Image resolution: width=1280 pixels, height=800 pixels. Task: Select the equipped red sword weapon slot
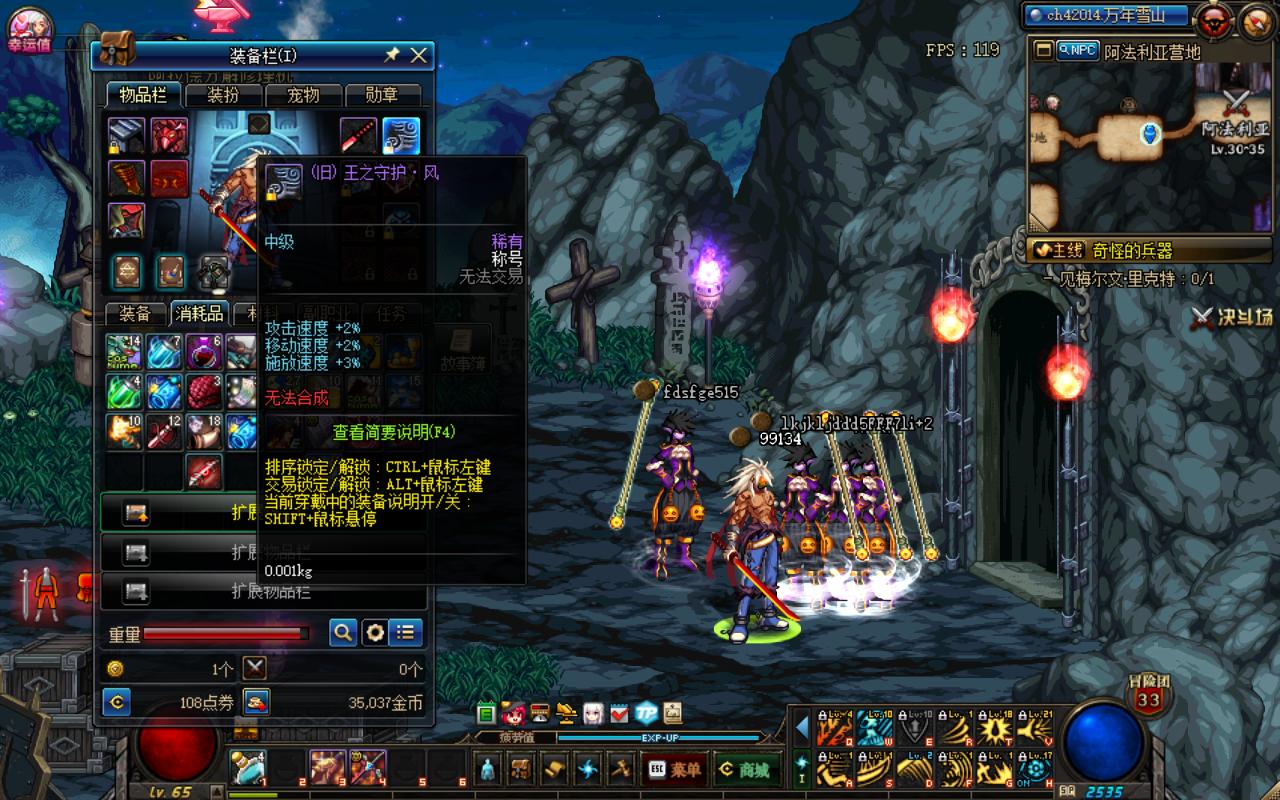[358, 136]
